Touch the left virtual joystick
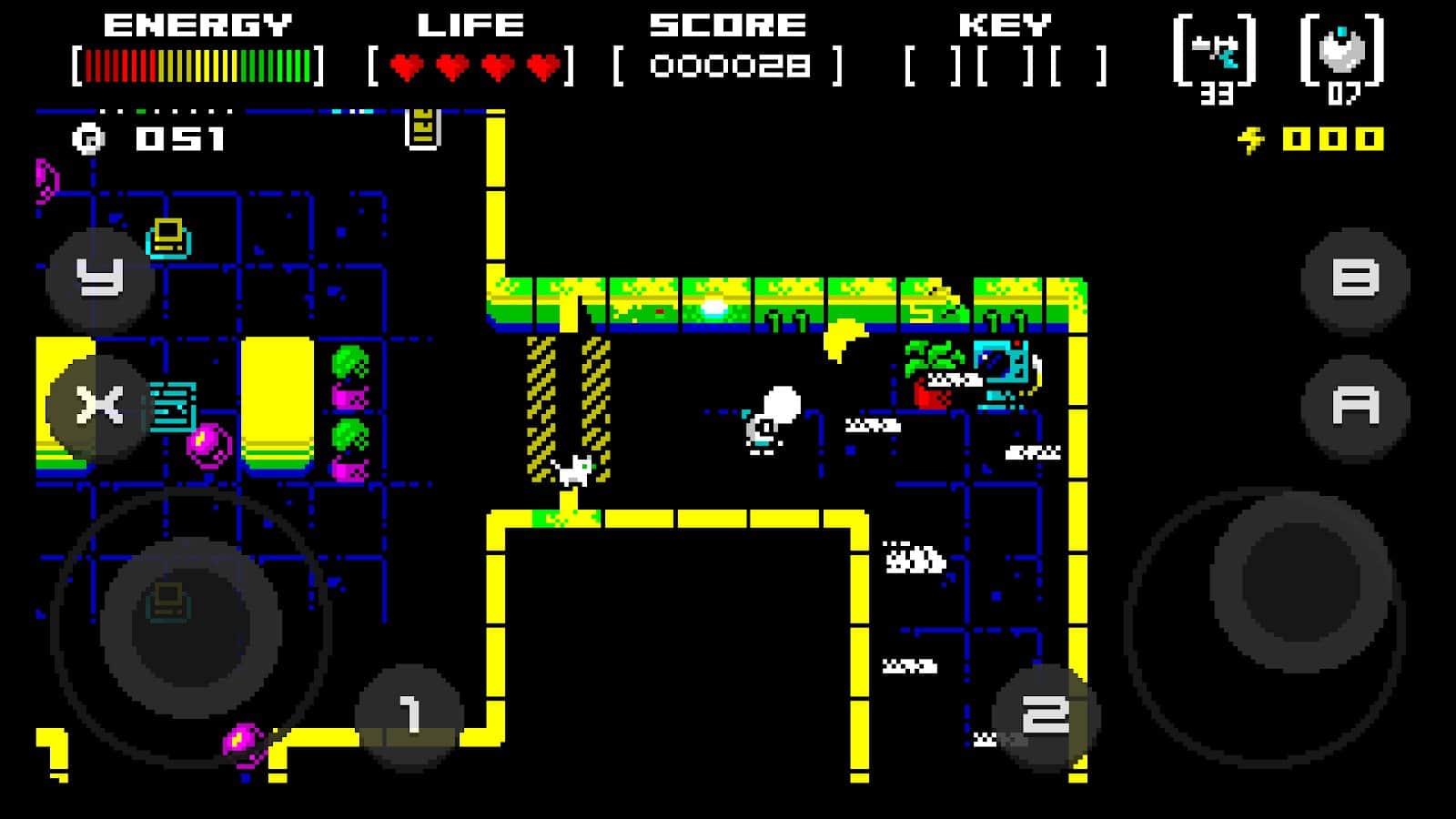The height and width of the screenshot is (819, 1456). coord(191,626)
